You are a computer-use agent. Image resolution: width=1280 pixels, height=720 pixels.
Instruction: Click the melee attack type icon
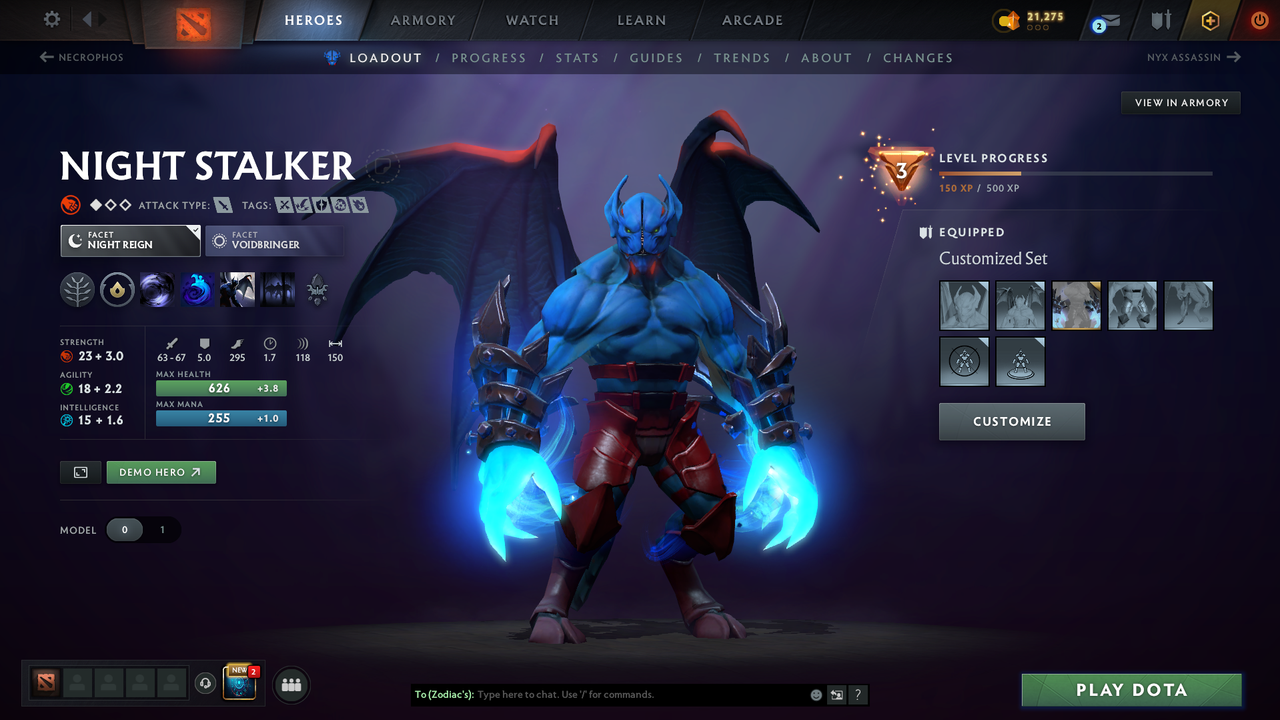click(x=222, y=204)
